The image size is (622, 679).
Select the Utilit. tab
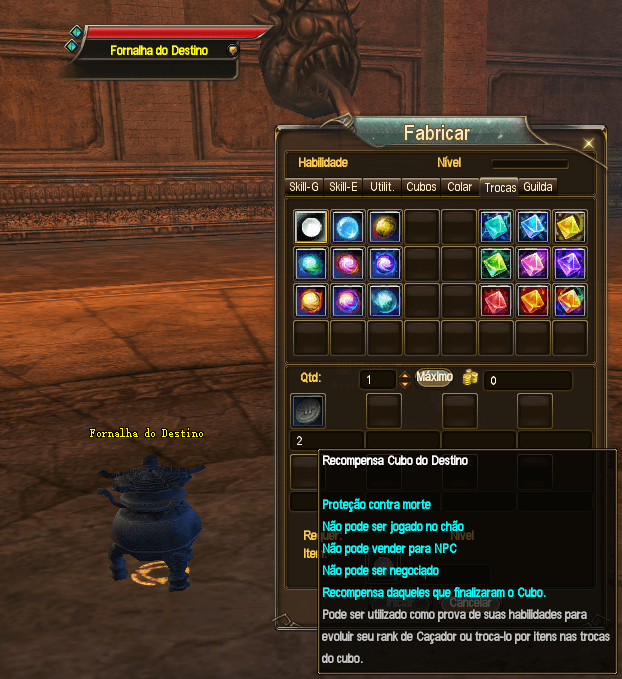coord(382,186)
